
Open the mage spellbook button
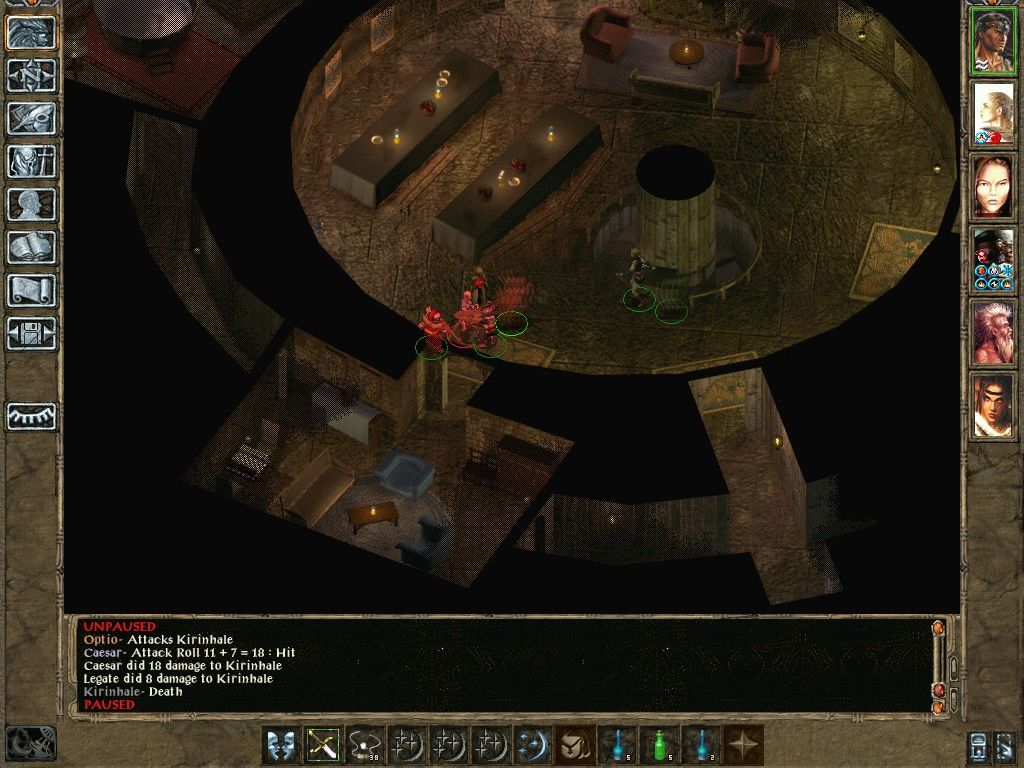(32, 247)
